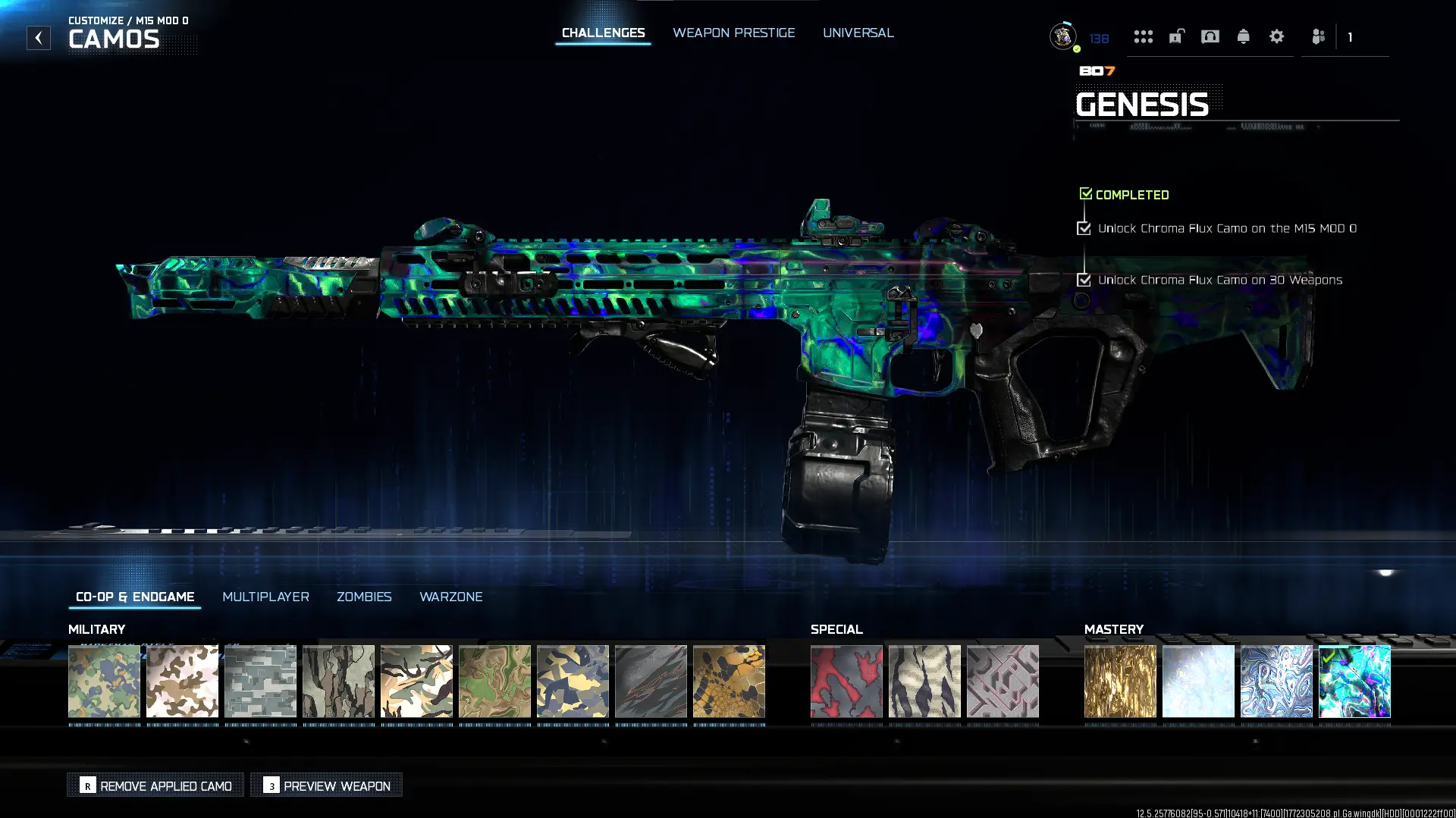Image resolution: width=1456 pixels, height=818 pixels.
Task: Pick the red splatter special camo
Action: click(x=846, y=681)
